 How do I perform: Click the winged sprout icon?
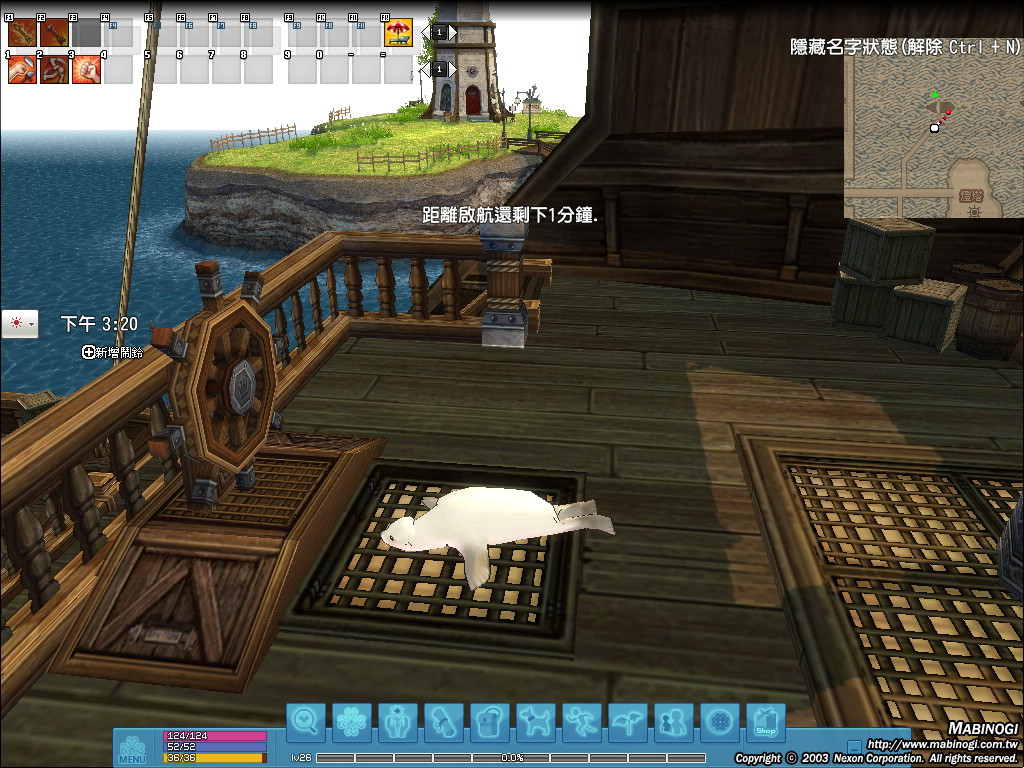[628, 721]
